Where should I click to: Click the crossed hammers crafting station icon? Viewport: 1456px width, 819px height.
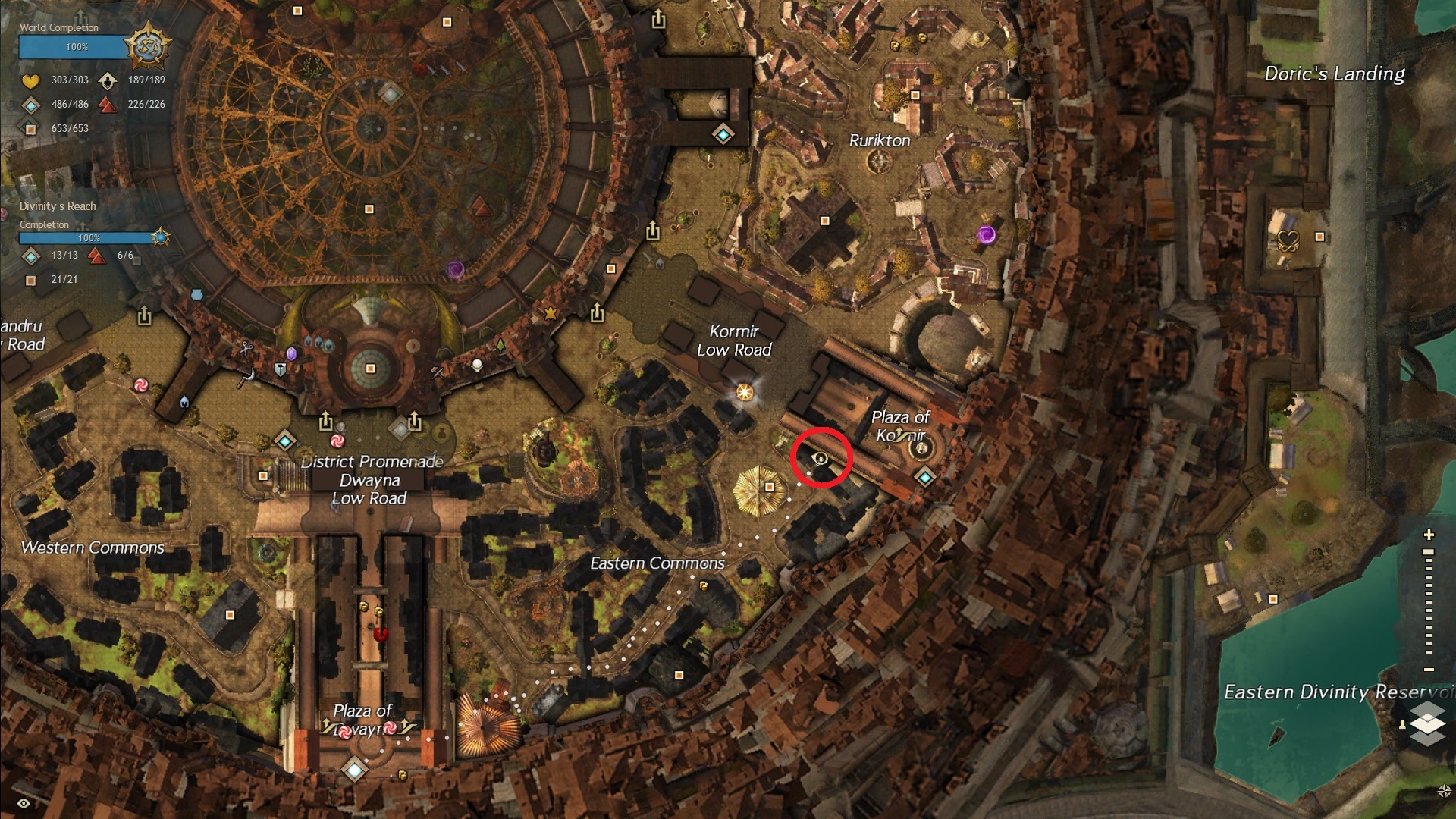(438, 372)
